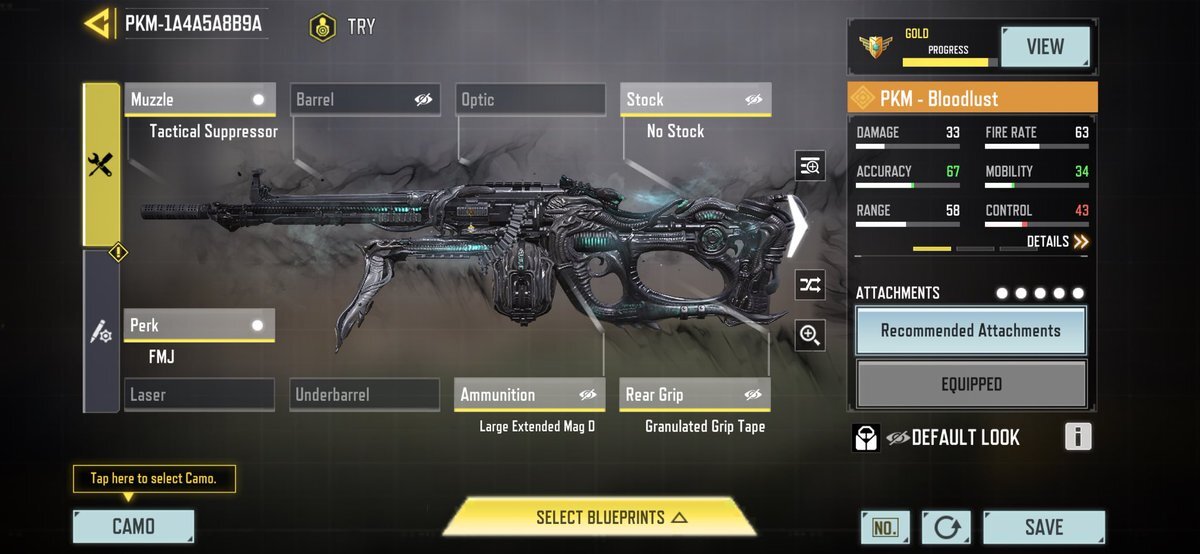Choose the Underbarrel attachment slot
The width and height of the screenshot is (1200, 554).
click(365, 395)
